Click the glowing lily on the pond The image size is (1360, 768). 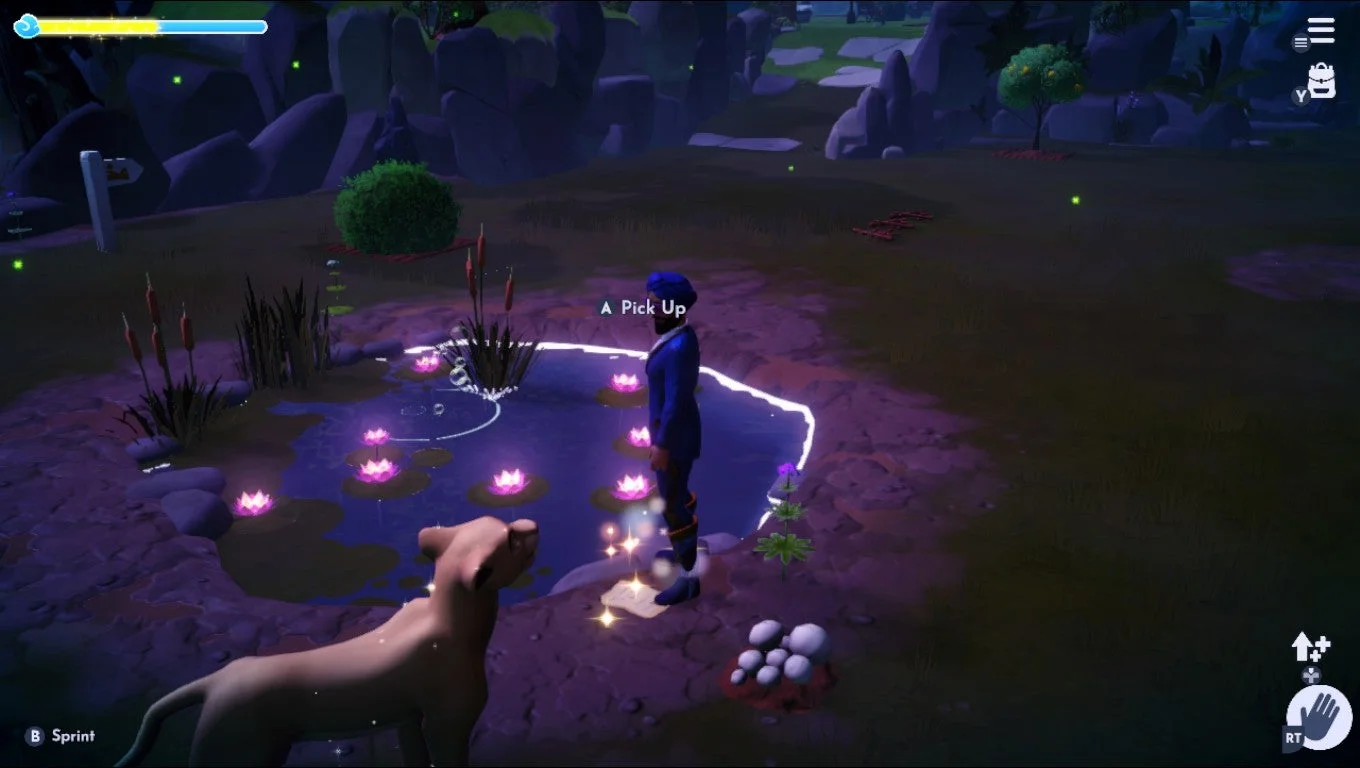coord(508,480)
